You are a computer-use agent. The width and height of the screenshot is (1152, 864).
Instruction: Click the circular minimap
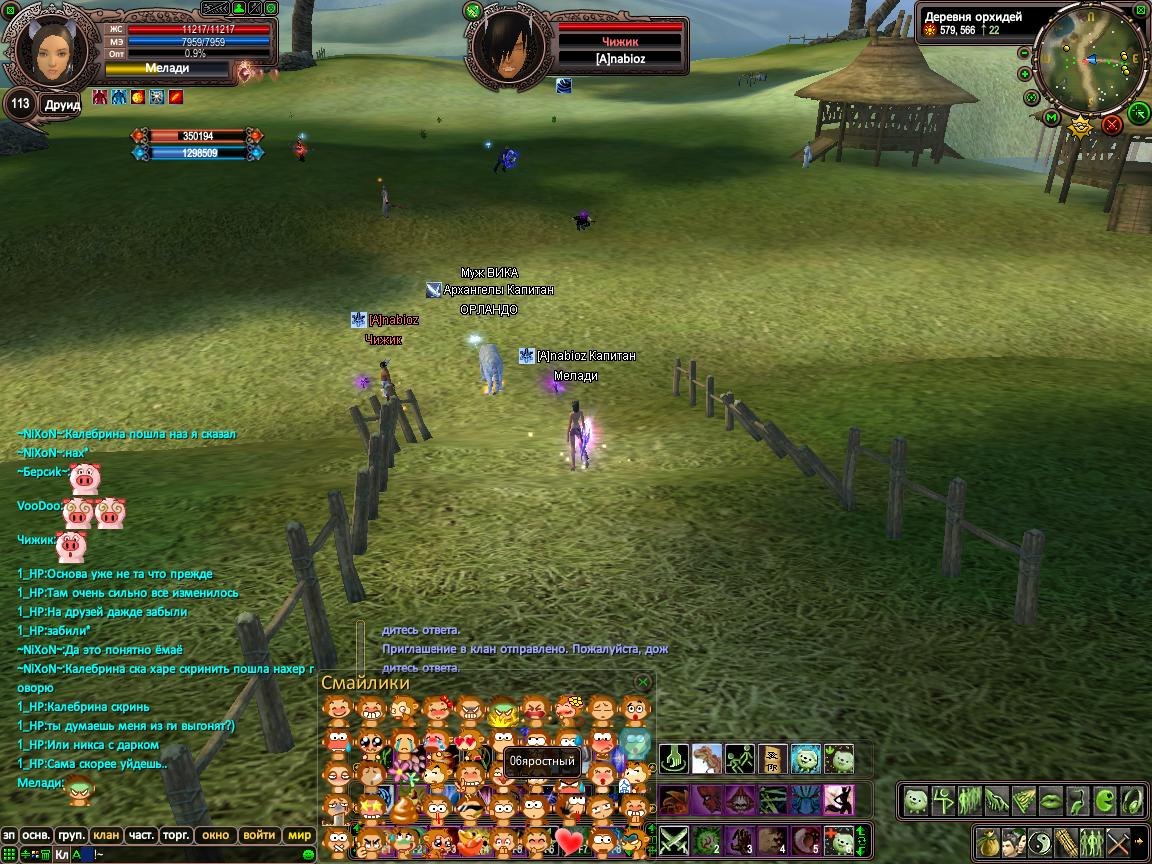pos(1090,58)
